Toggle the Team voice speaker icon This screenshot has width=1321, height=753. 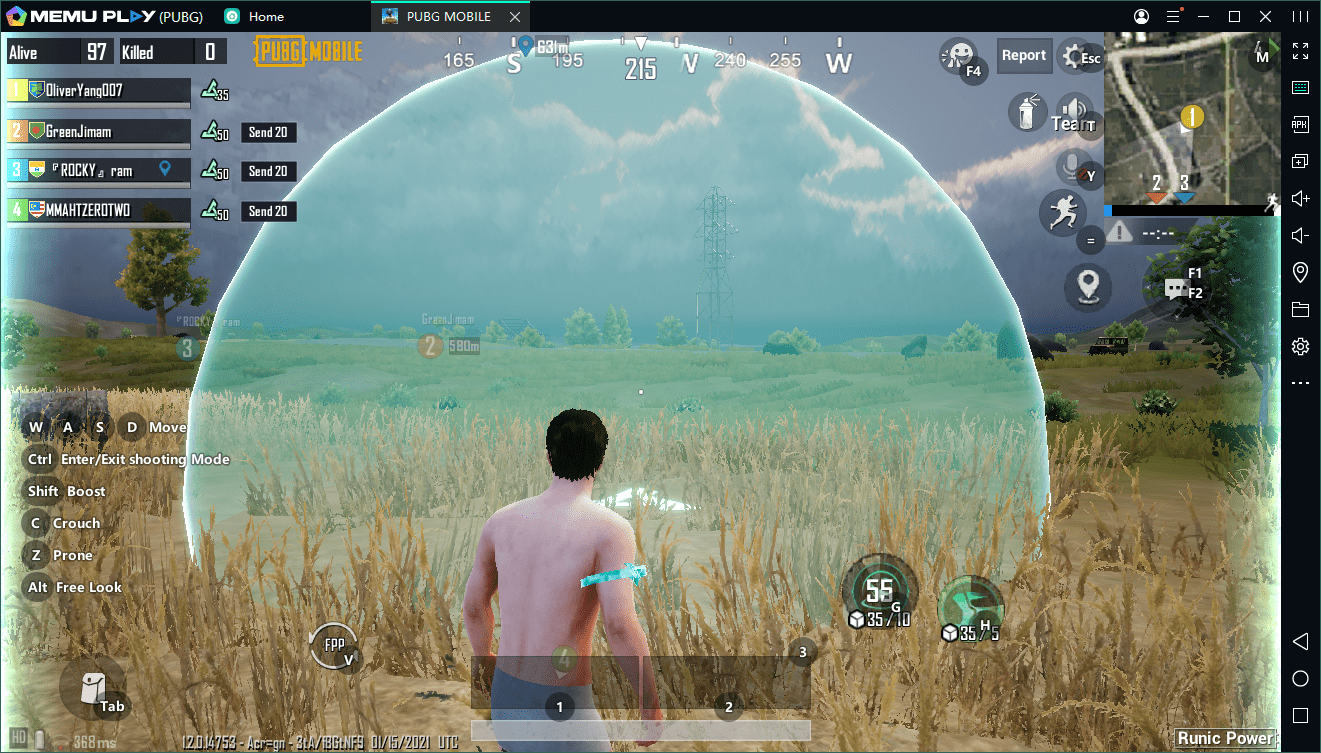click(x=1074, y=112)
